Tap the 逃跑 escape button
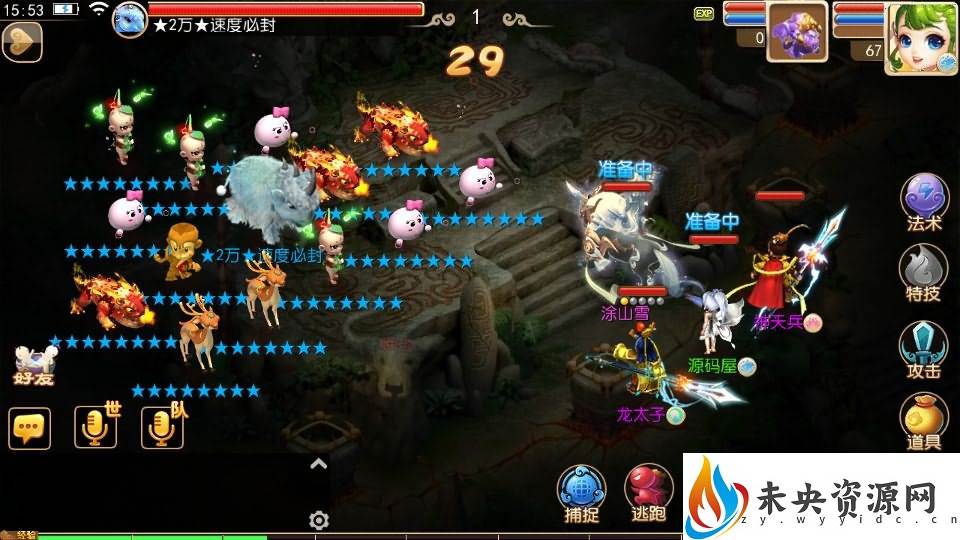Screen dimensions: 960x540 click(x=649, y=490)
